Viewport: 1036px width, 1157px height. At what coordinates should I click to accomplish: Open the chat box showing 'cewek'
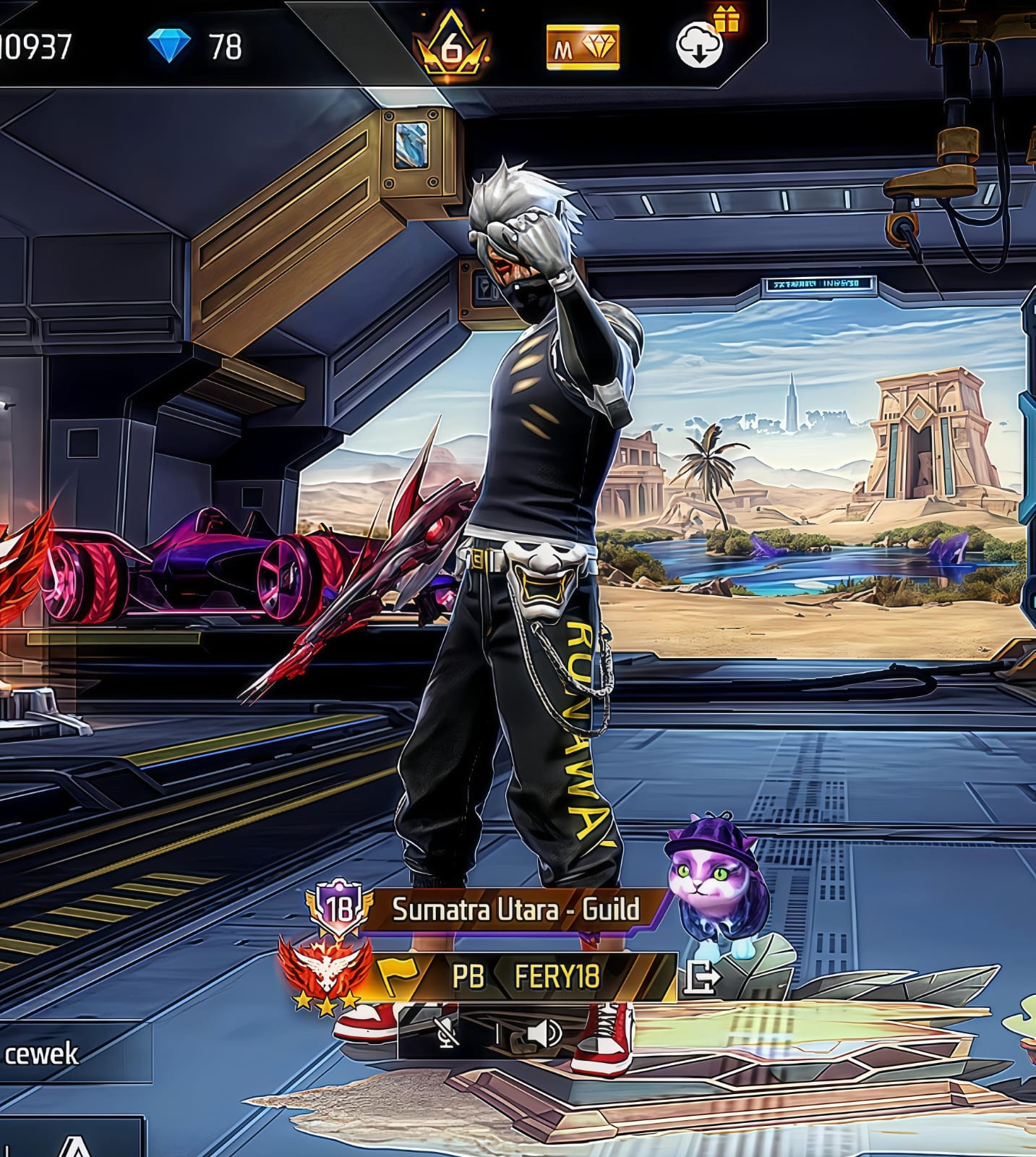(72, 1054)
